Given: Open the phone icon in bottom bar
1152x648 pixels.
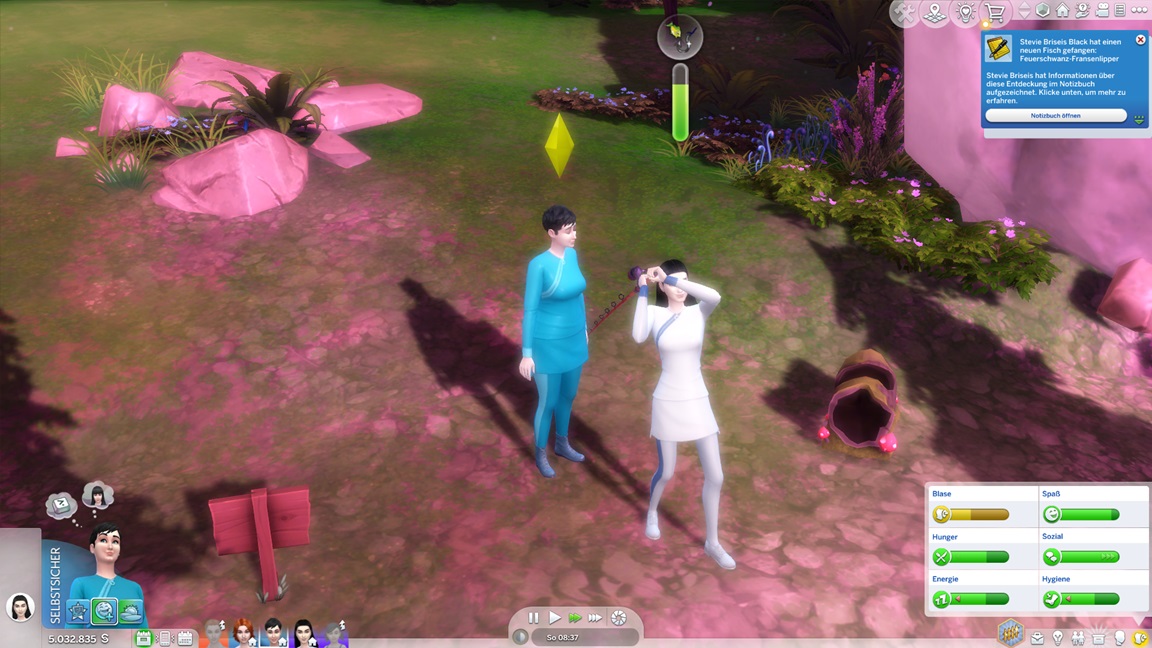Looking at the screenshot, I should coord(165,638).
